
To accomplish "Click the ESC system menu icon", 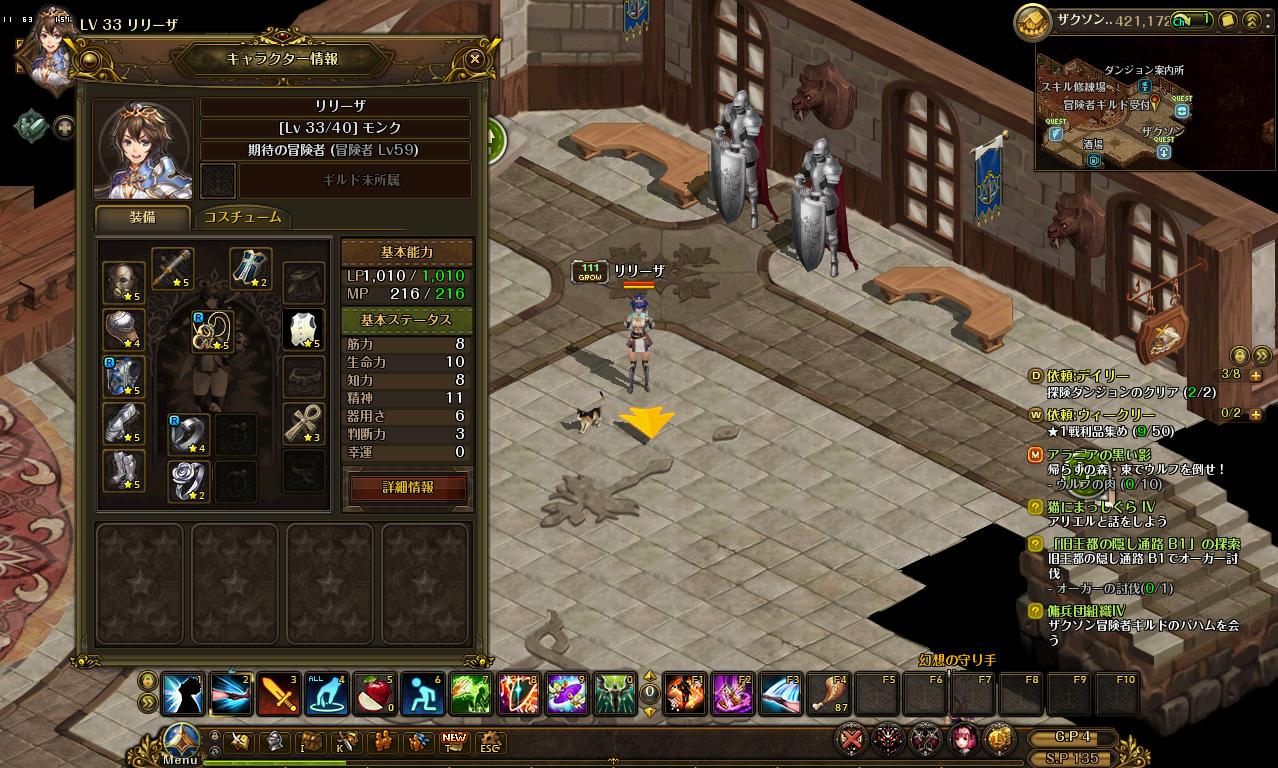I will pos(489,742).
